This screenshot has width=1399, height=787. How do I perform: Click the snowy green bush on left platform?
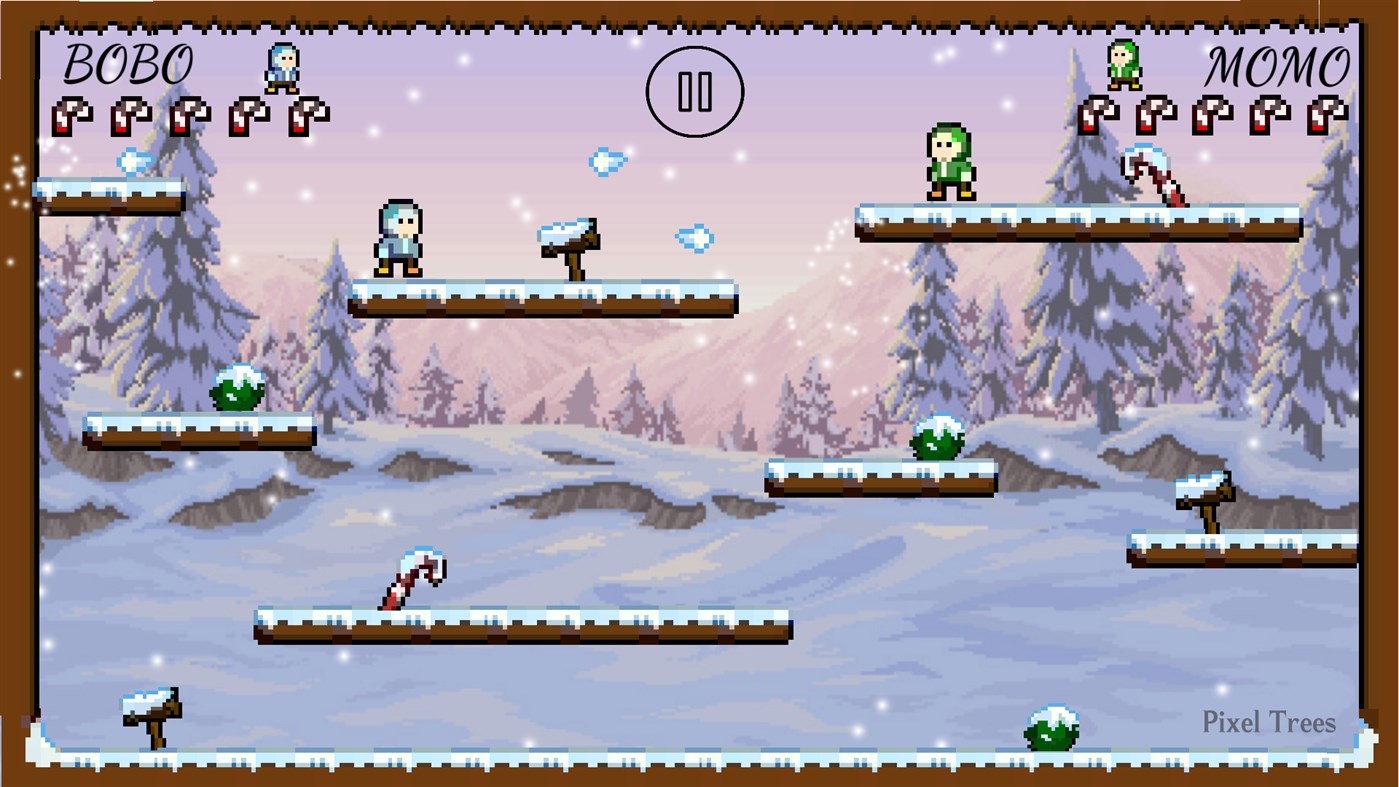[x=235, y=390]
